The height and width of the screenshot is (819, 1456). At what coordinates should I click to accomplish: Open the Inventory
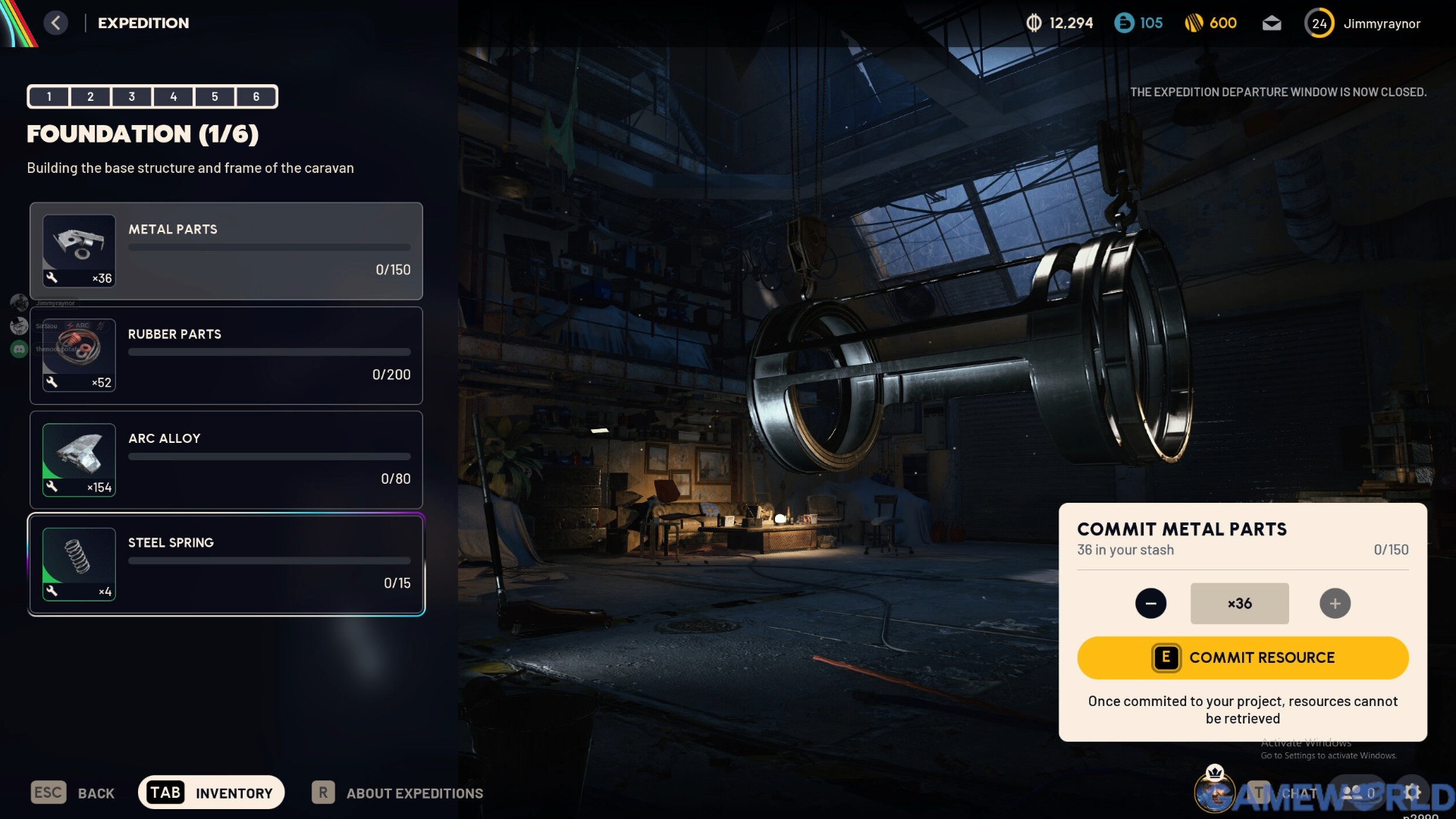[x=211, y=792]
